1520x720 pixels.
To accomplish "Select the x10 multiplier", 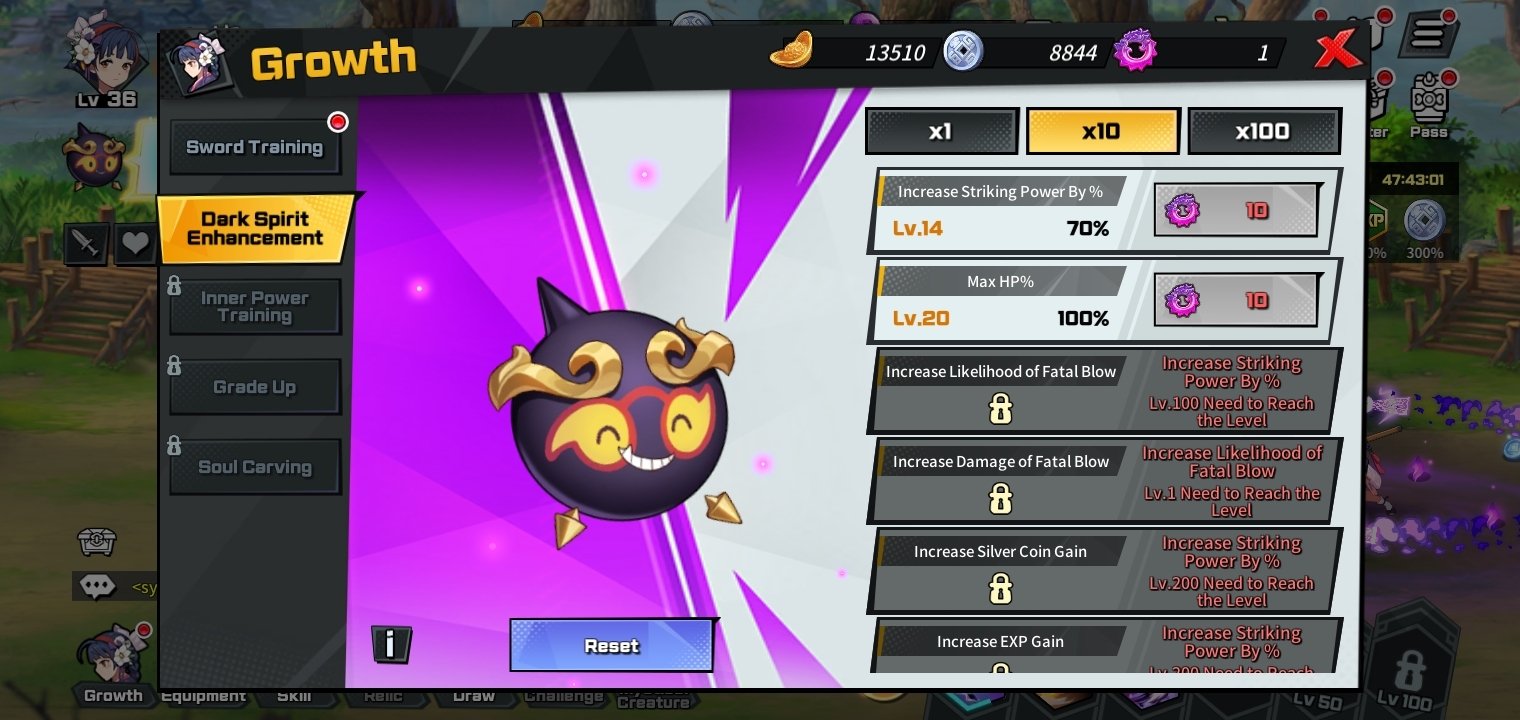I will tap(1102, 131).
